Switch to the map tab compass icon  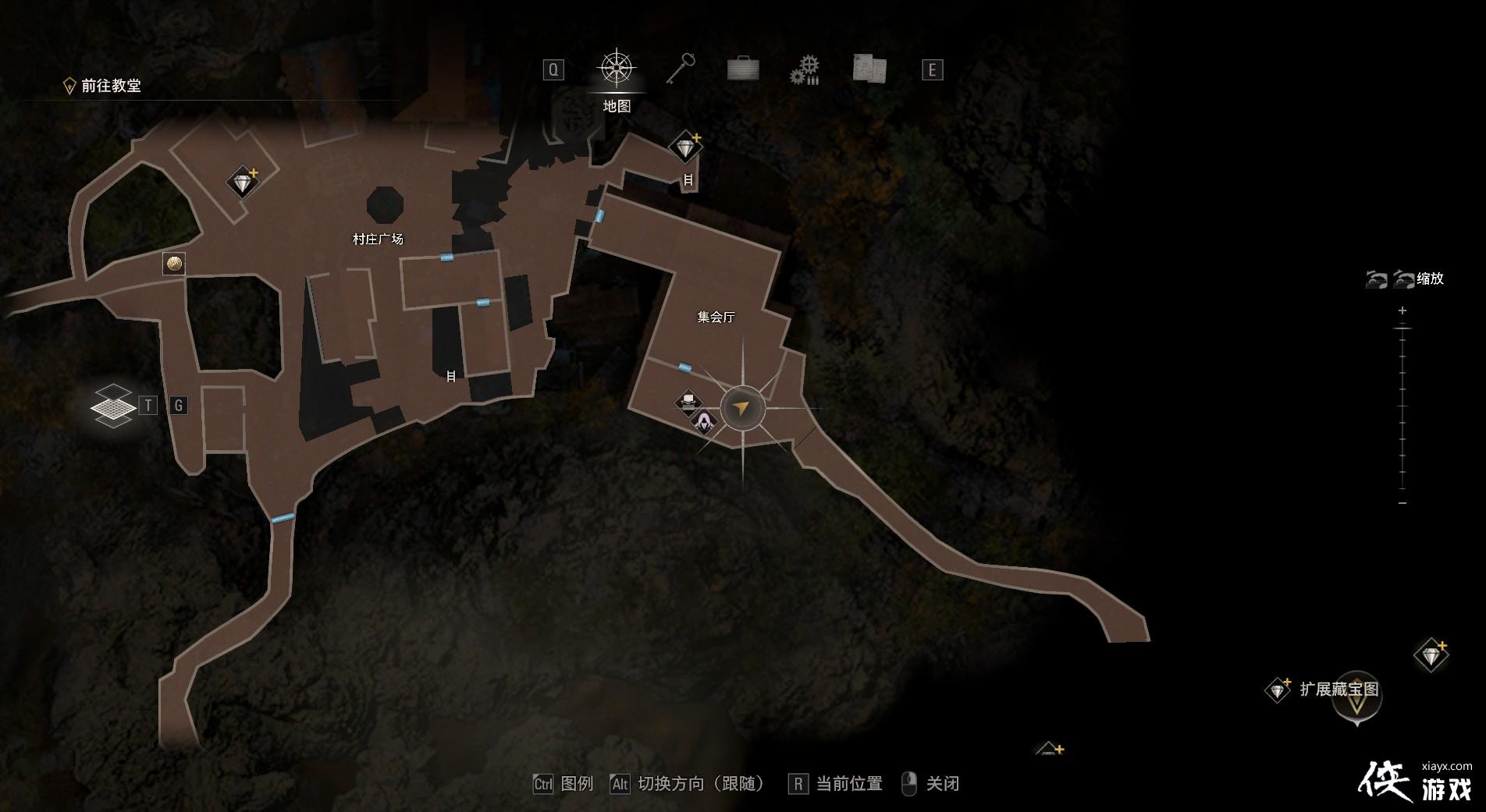tap(617, 69)
